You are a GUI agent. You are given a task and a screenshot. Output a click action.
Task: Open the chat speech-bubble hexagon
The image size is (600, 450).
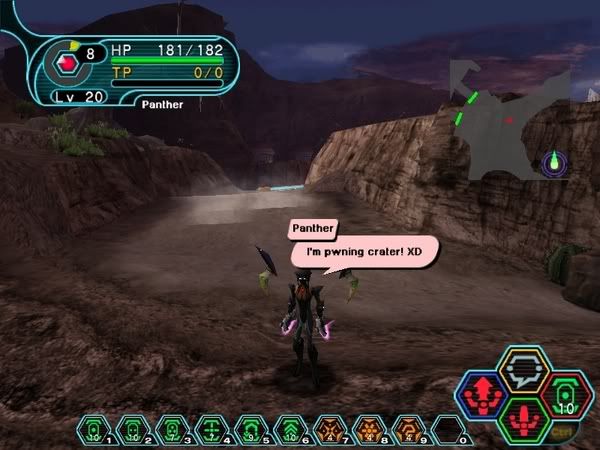click(x=521, y=372)
